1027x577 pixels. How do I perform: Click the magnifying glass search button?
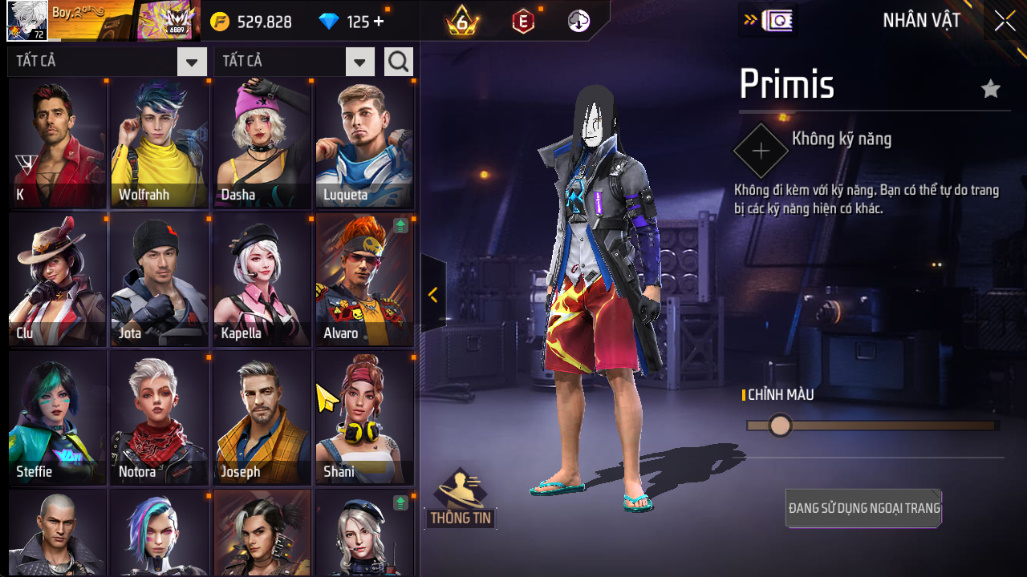click(398, 62)
